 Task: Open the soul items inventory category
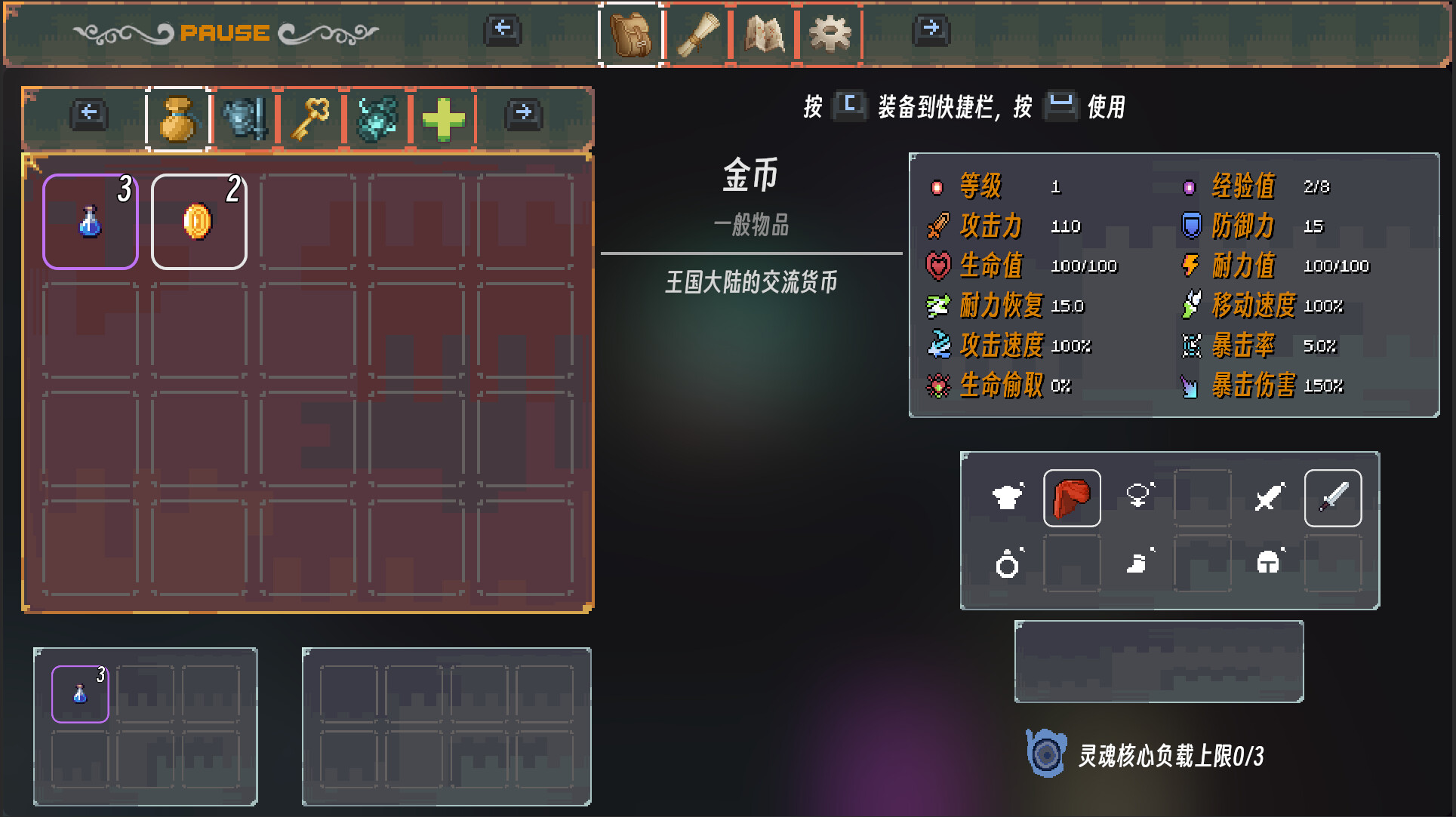(377, 119)
